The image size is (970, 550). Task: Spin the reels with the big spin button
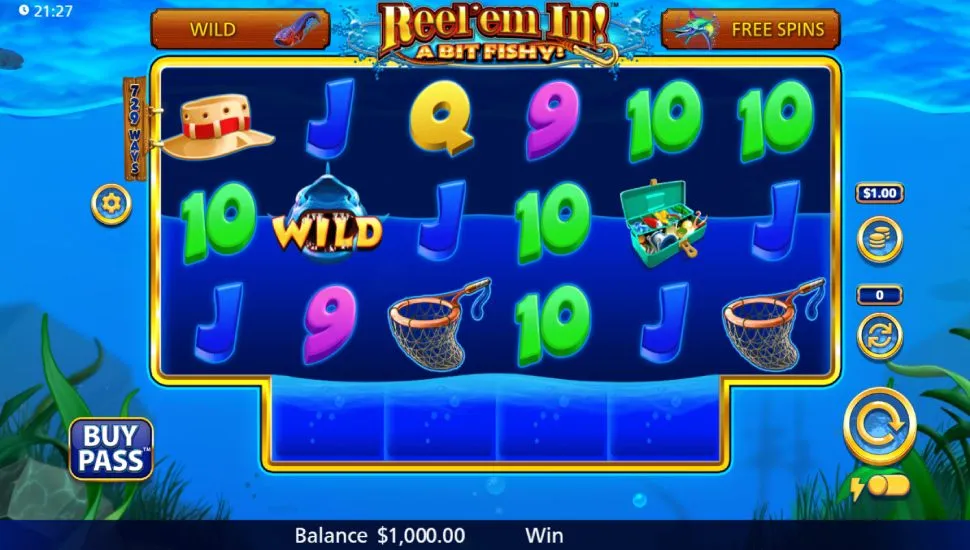(879, 426)
